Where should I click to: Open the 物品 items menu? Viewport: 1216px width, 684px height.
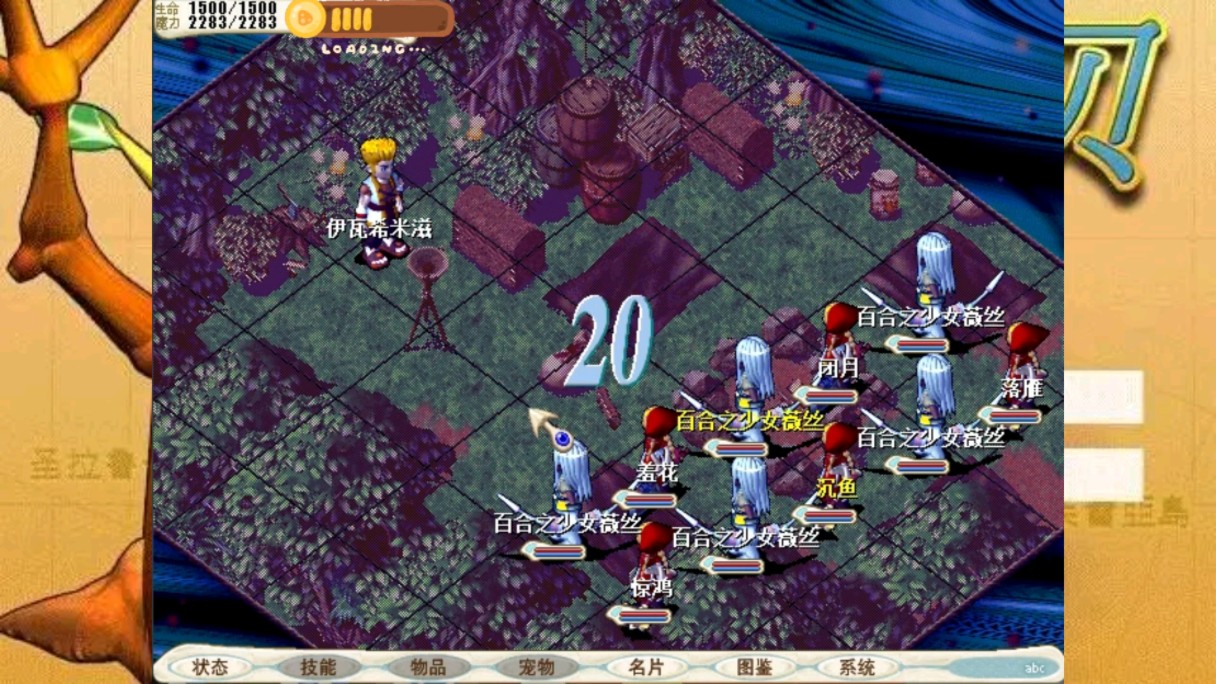click(x=428, y=667)
